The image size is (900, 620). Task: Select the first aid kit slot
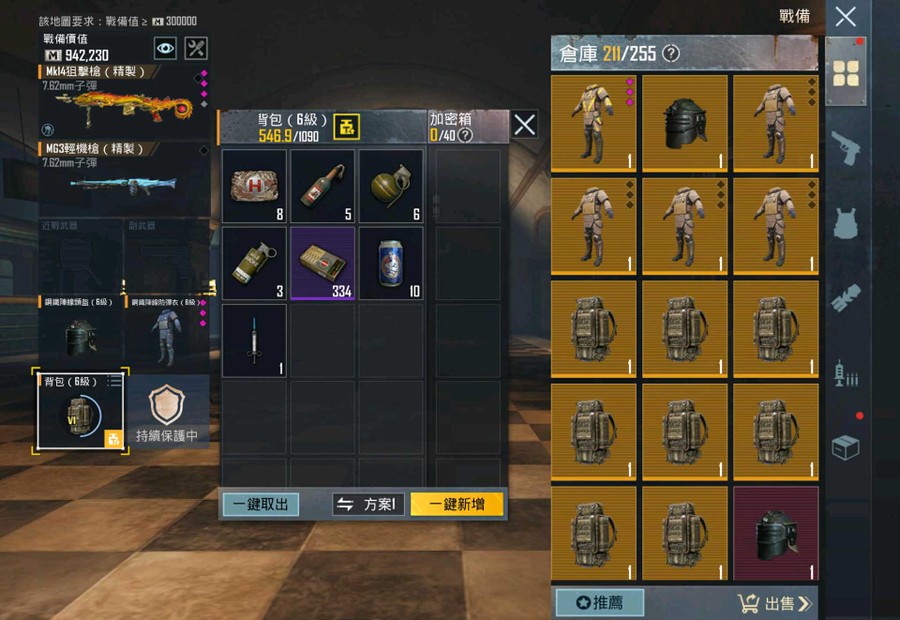tap(254, 186)
